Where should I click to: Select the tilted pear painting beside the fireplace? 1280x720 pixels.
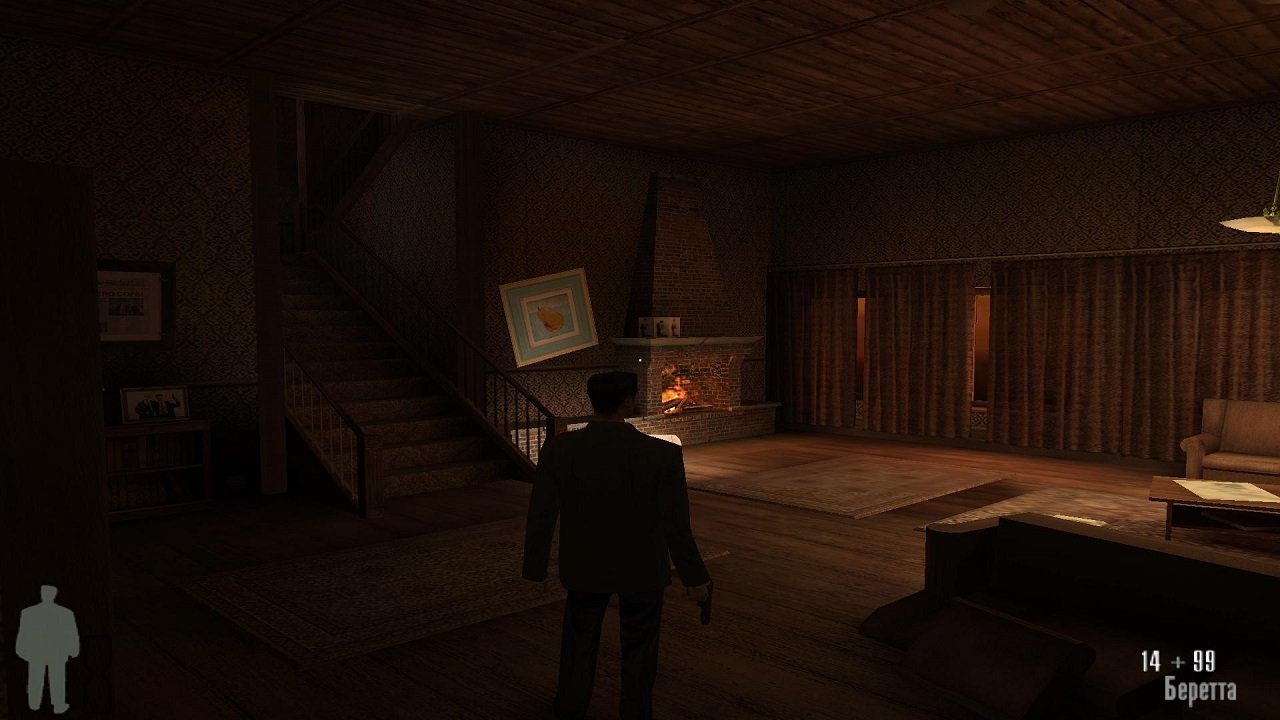548,315
